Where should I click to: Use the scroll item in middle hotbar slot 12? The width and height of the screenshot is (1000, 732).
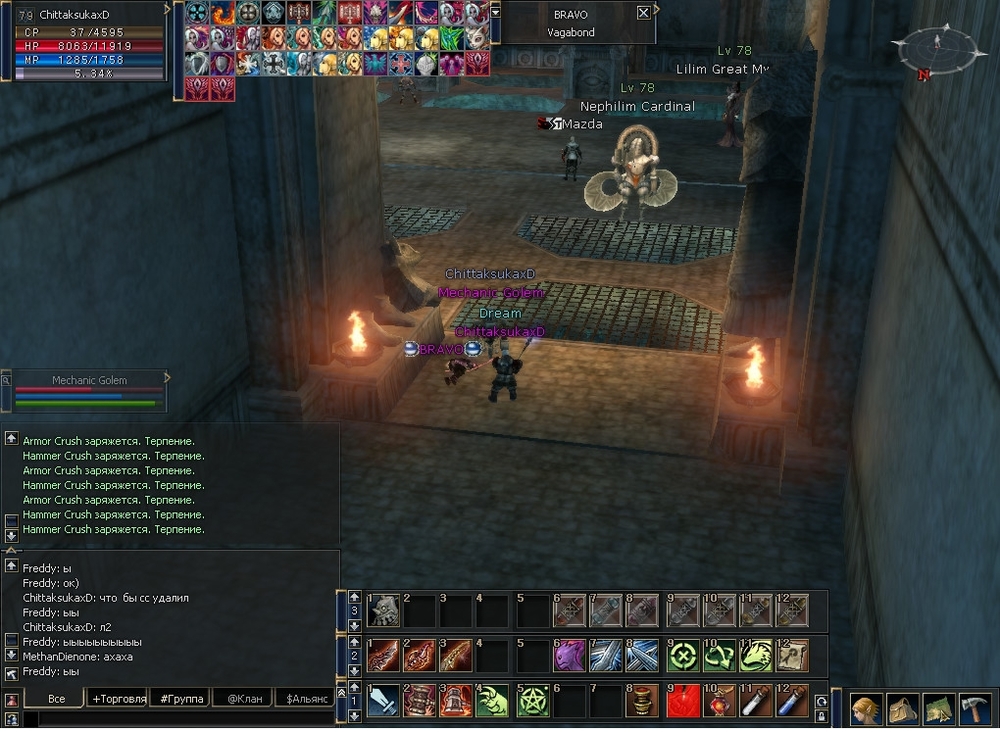[791, 655]
